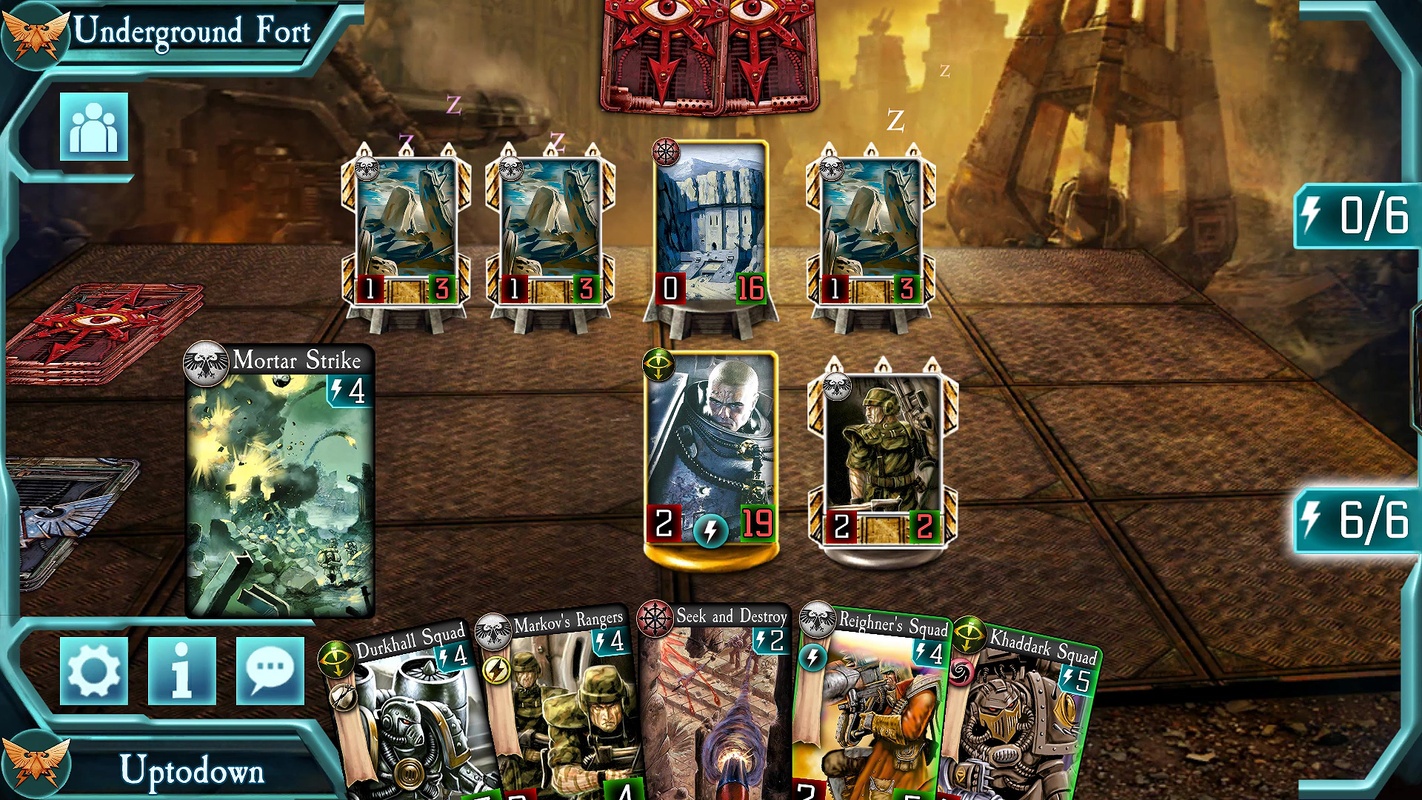Open the chat speech bubble
This screenshot has height=800, width=1422.
click(270, 671)
